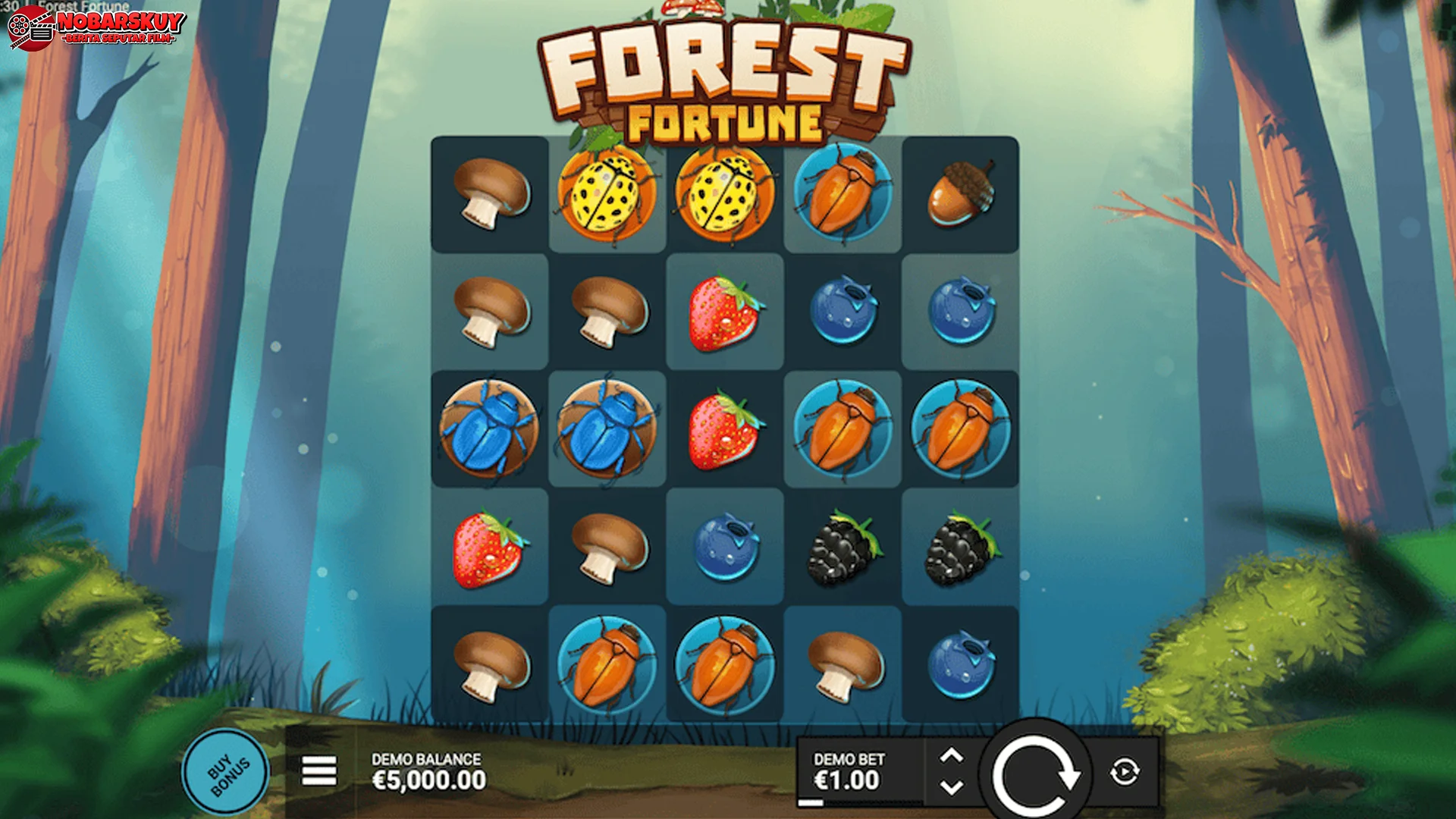The width and height of the screenshot is (1456, 819).
Task: Open the Buy Bonus feature
Action: (226, 770)
